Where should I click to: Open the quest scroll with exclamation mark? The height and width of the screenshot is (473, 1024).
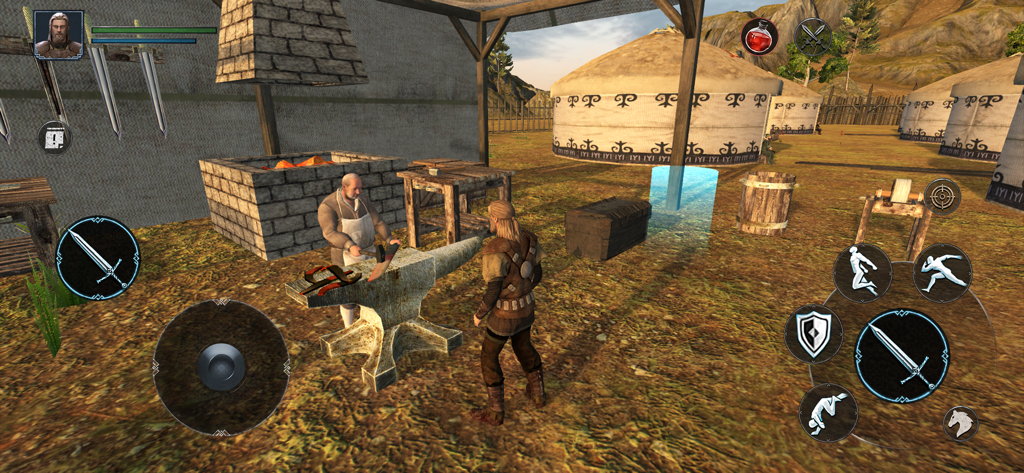coord(55,137)
